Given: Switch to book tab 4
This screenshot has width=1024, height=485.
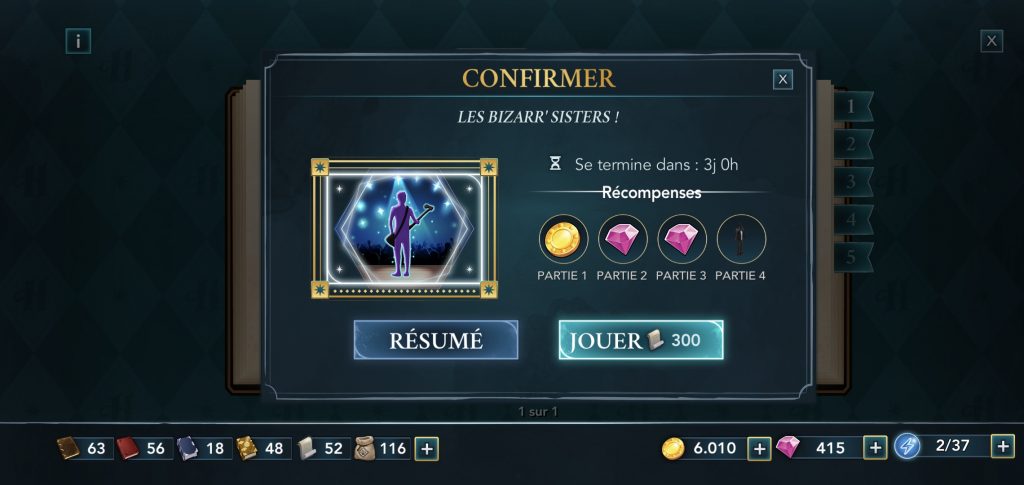Looking at the screenshot, I should tap(852, 220).
